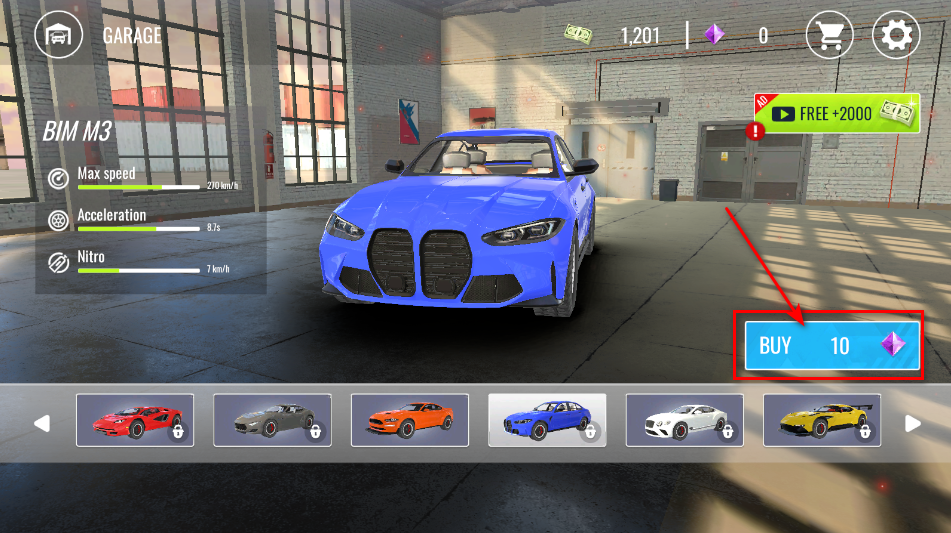Image resolution: width=951 pixels, height=533 pixels.
Task: Open the shopping cart store
Action: (829, 36)
